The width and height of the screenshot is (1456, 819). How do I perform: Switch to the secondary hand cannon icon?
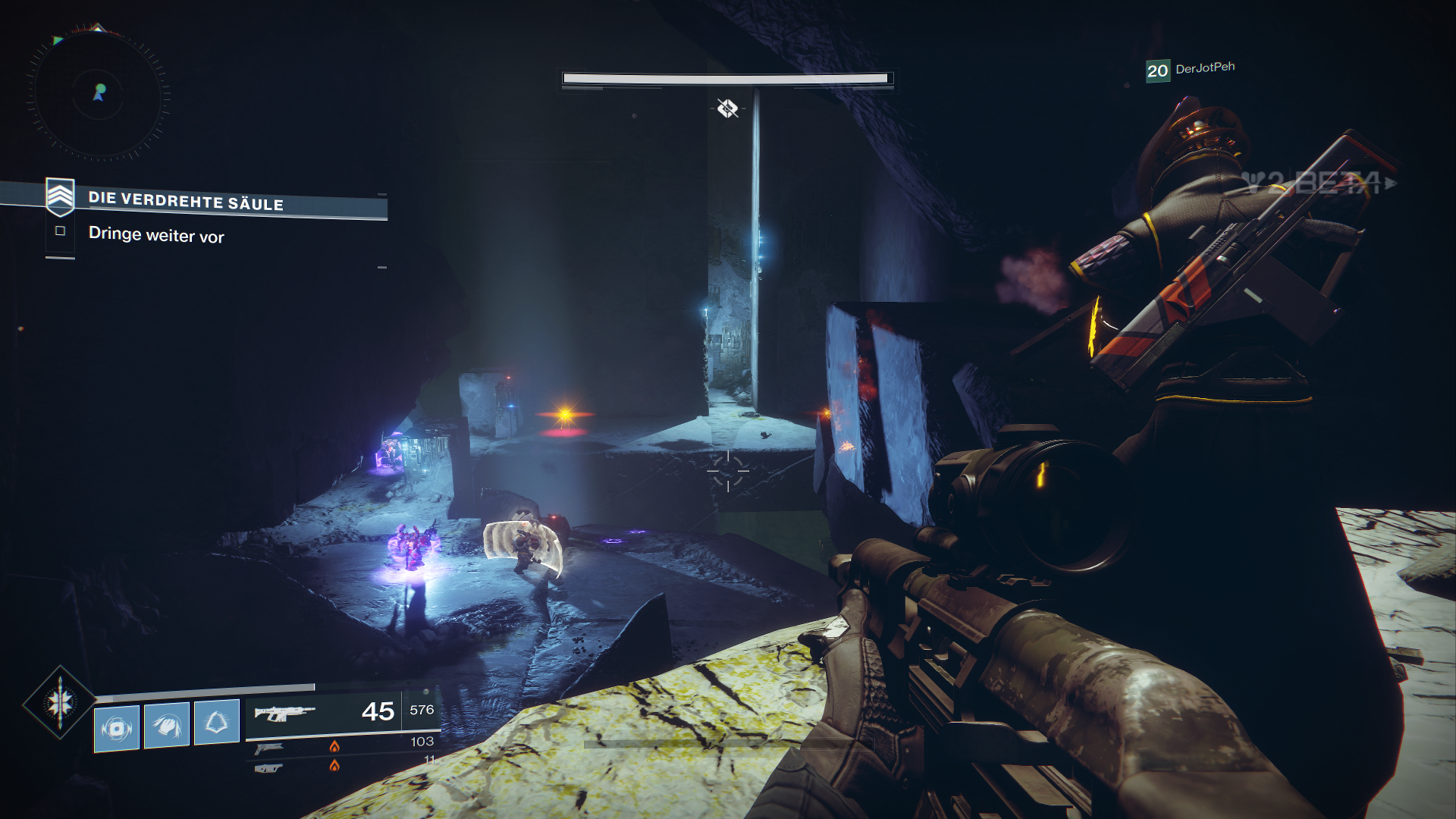(x=268, y=748)
